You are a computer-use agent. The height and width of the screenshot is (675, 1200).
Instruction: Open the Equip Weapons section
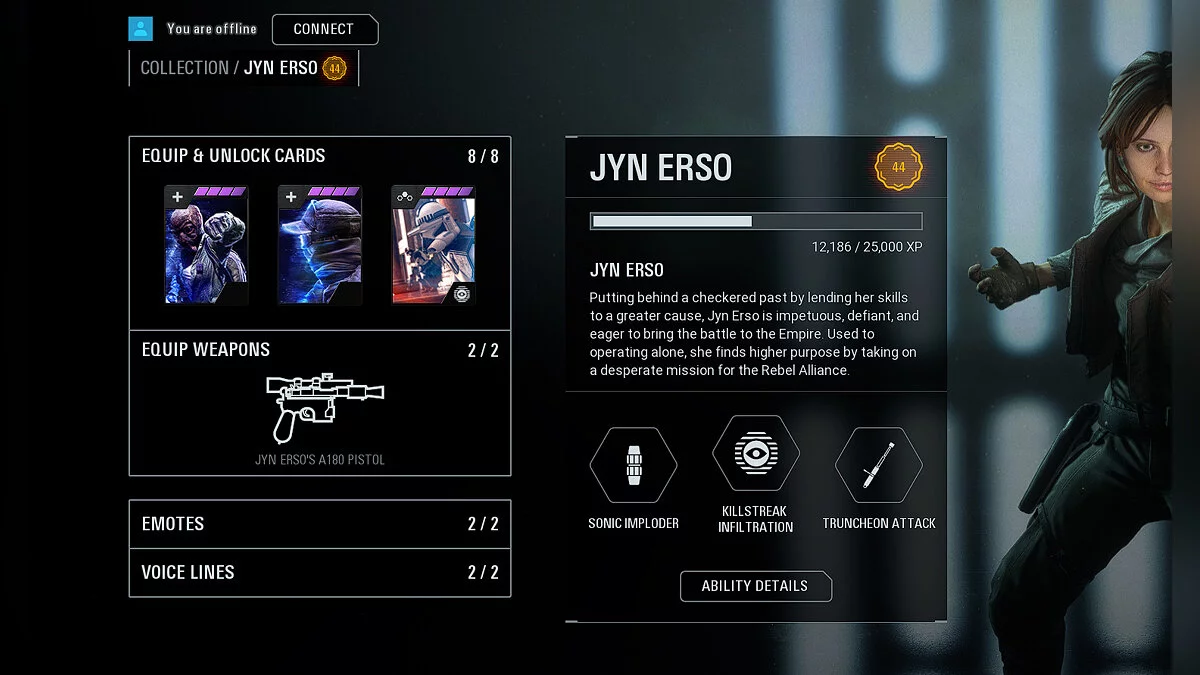[206, 350]
